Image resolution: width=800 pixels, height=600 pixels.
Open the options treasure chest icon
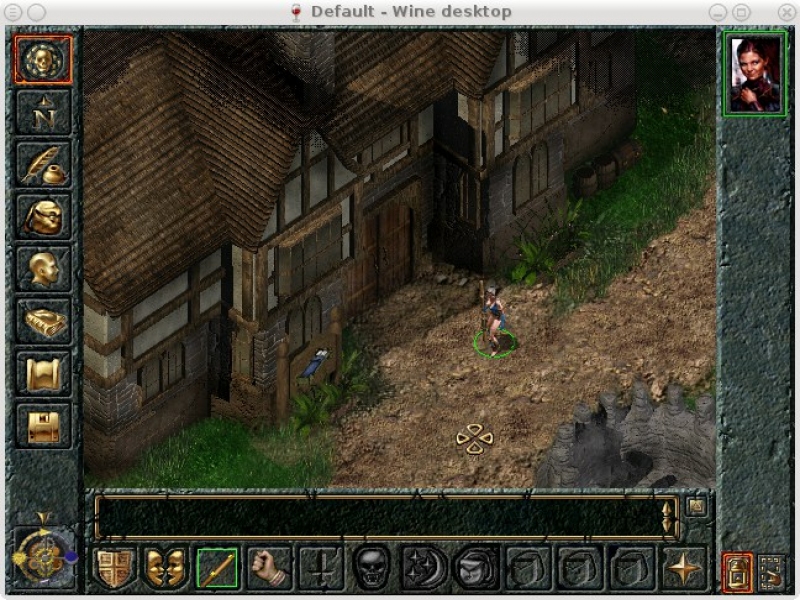(x=43, y=425)
